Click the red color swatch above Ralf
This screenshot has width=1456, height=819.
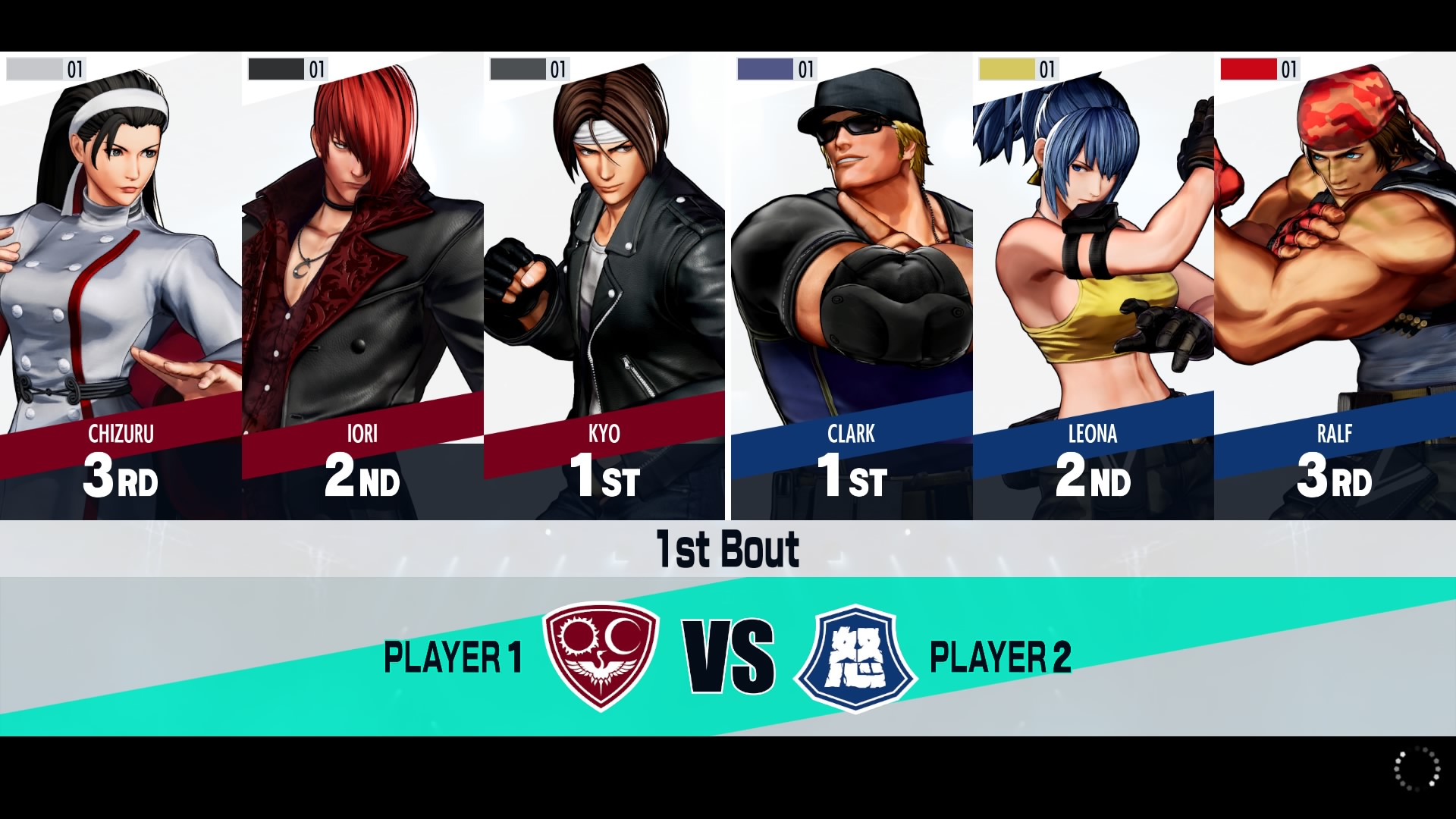(x=1247, y=70)
